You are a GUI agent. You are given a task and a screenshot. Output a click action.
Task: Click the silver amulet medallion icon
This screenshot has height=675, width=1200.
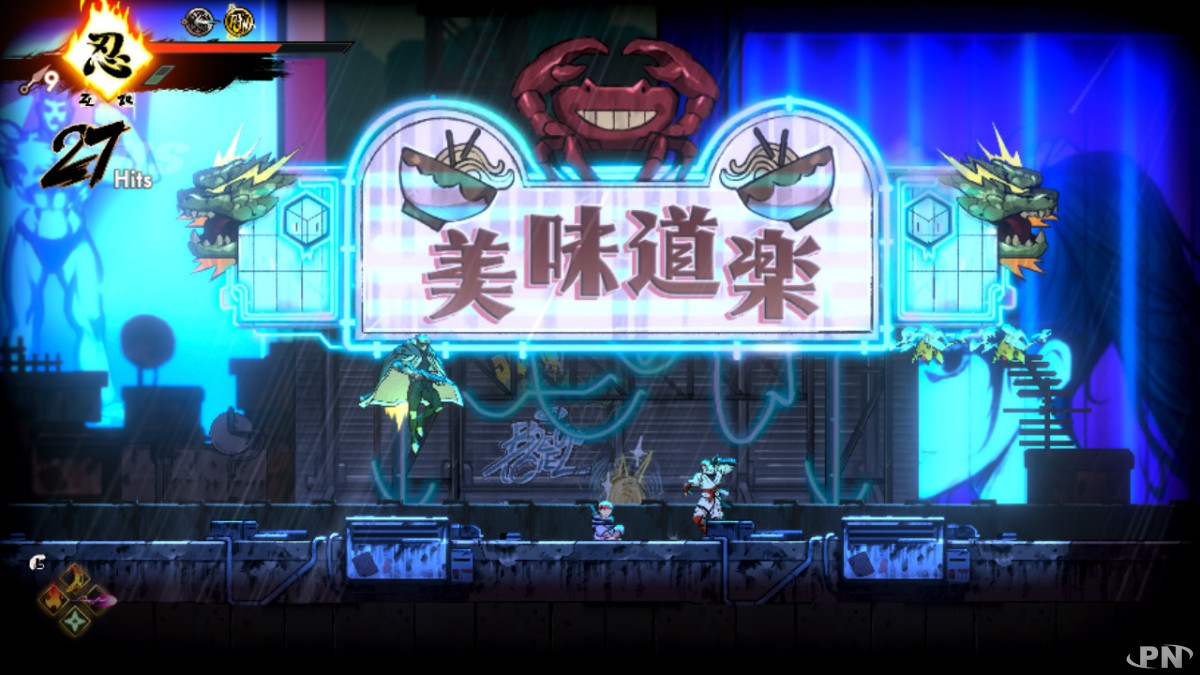pyautogui.click(x=198, y=20)
